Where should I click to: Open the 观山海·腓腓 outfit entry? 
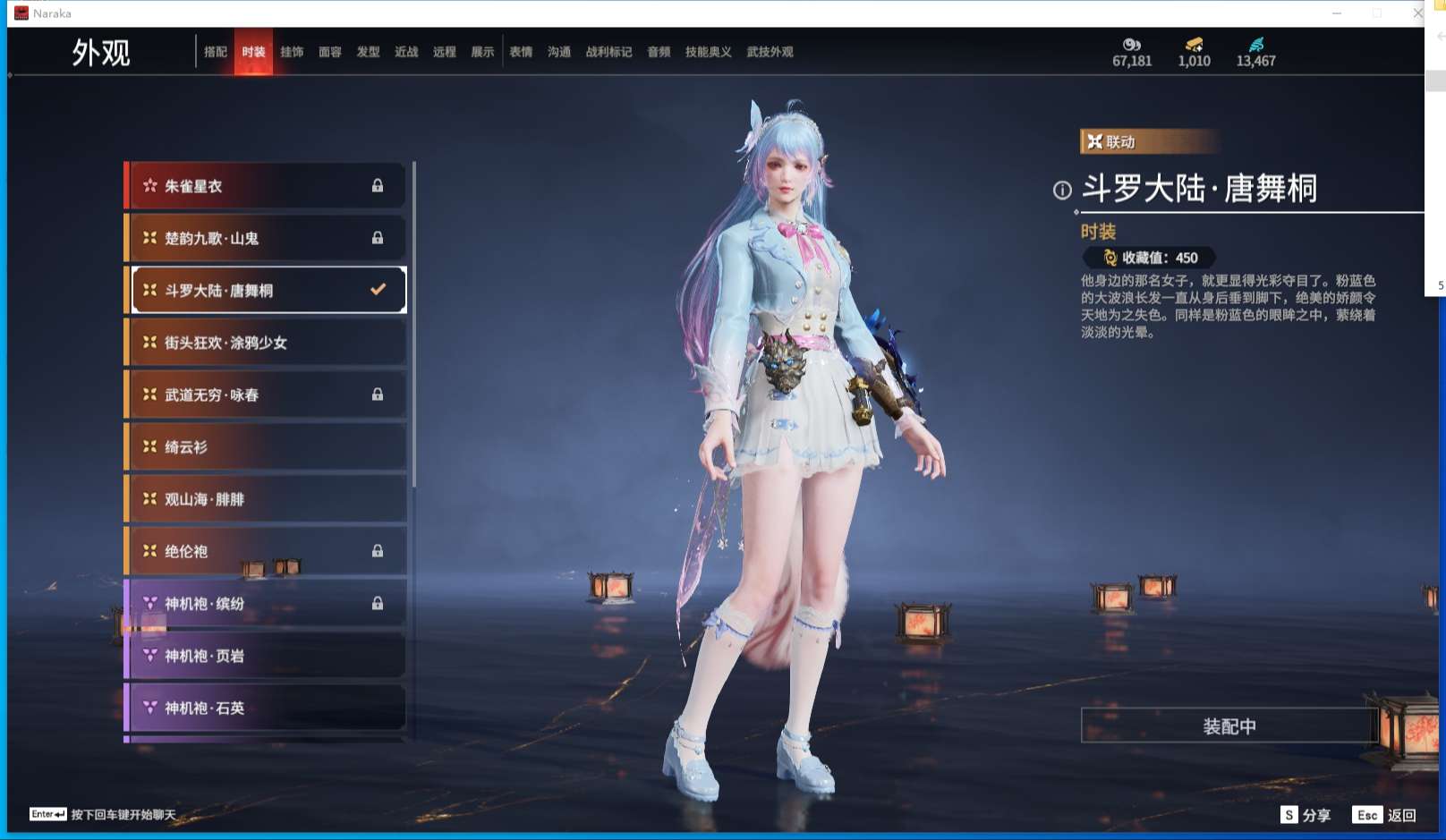[264, 499]
